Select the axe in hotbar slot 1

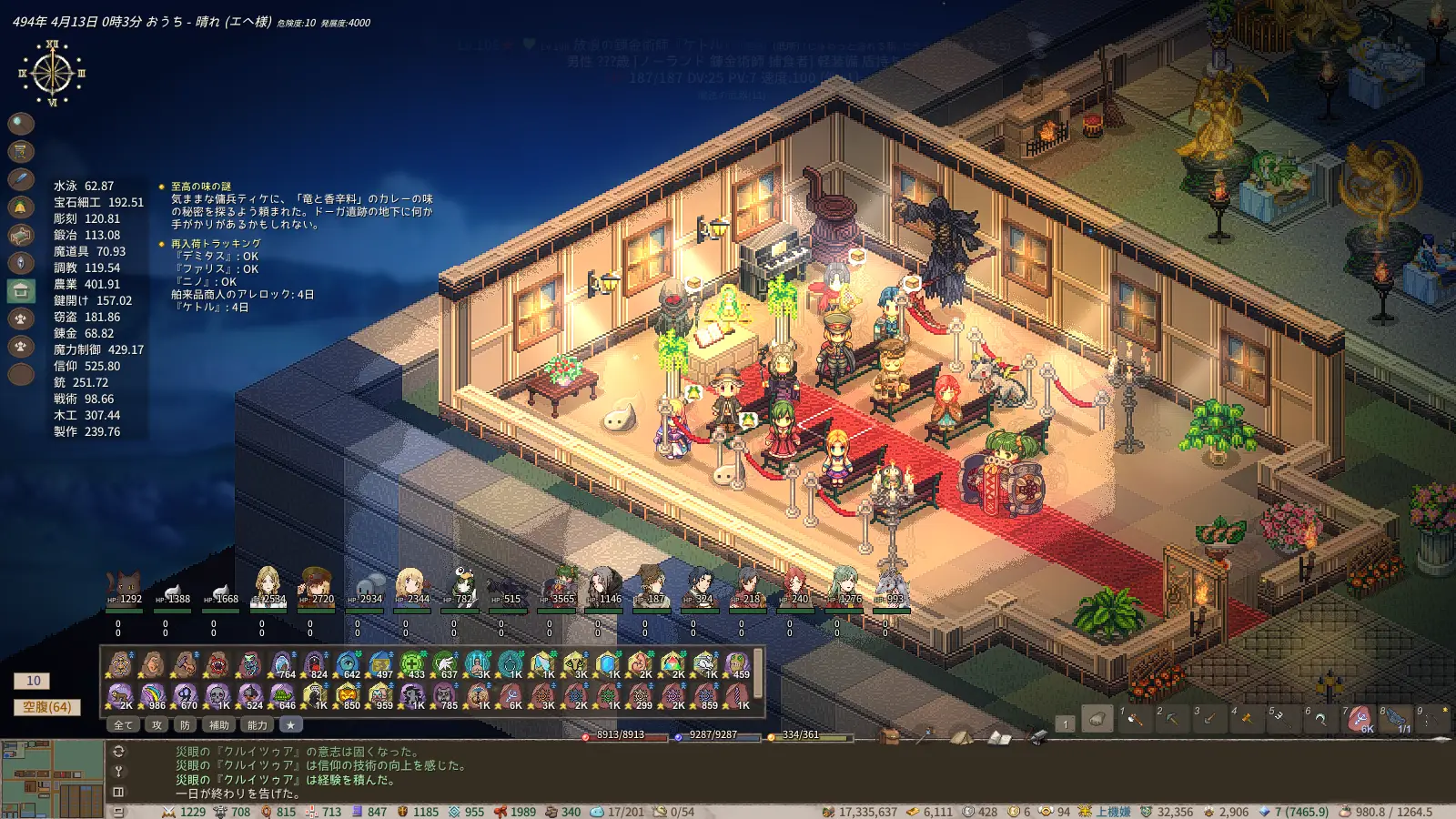coord(1135,719)
